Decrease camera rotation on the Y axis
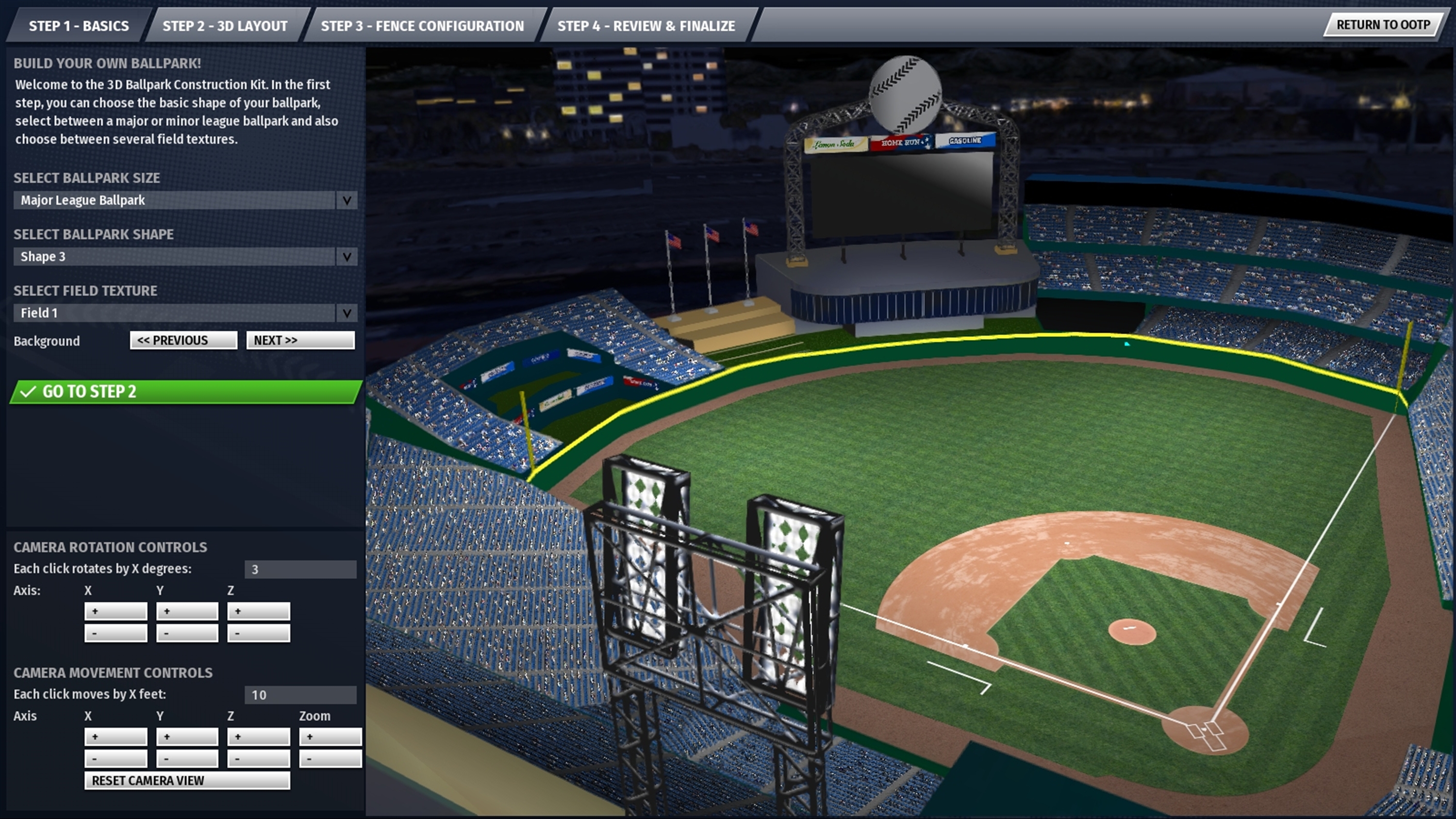 coord(187,633)
